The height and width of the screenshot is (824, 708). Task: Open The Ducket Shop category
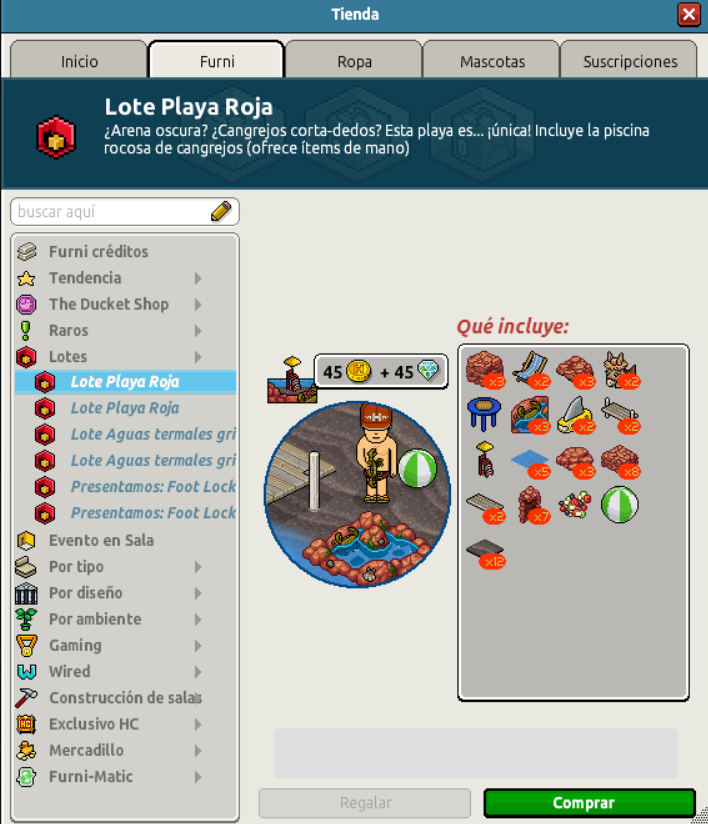(x=108, y=304)
